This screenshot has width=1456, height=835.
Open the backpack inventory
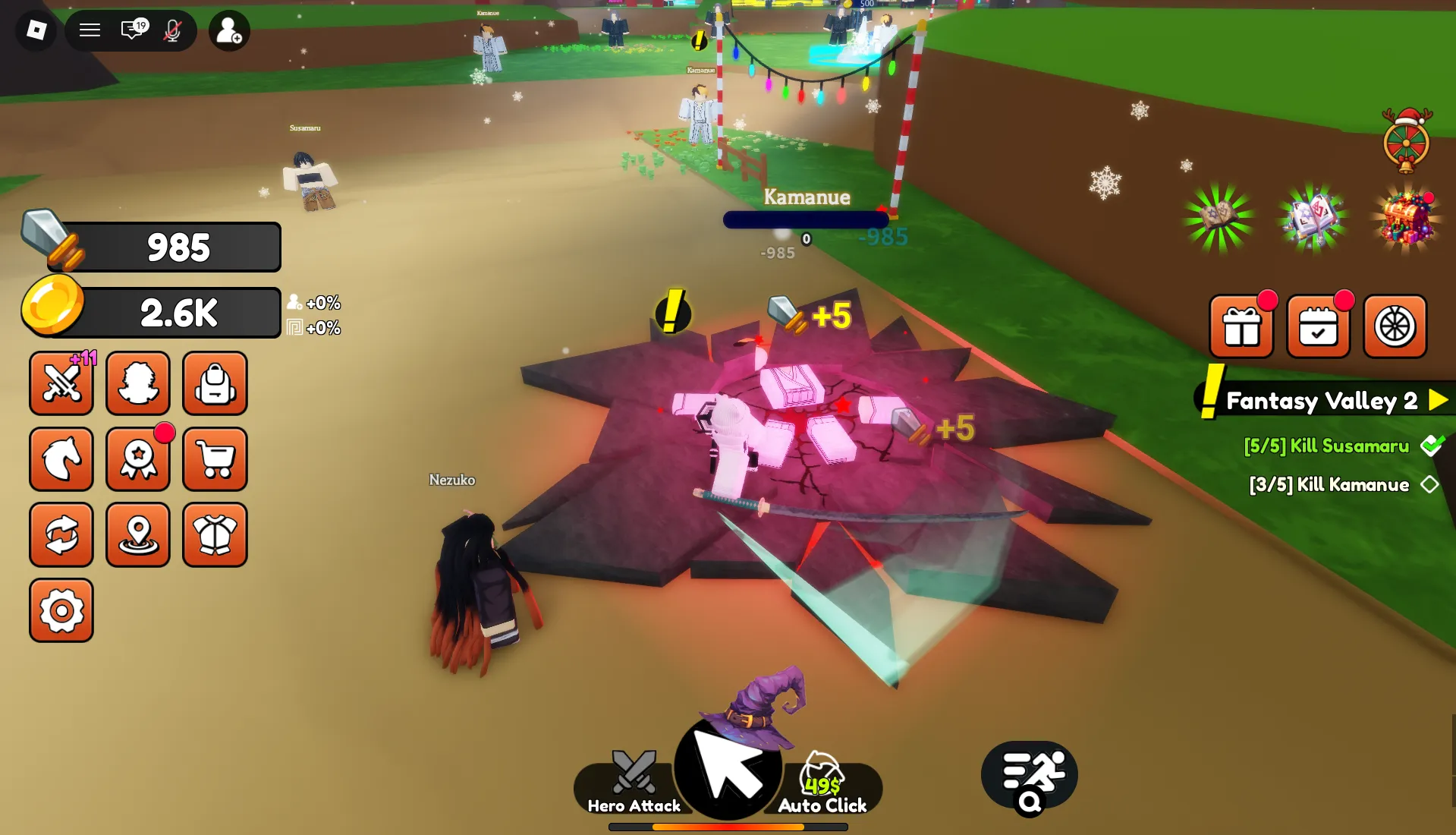tap(215, 383)
